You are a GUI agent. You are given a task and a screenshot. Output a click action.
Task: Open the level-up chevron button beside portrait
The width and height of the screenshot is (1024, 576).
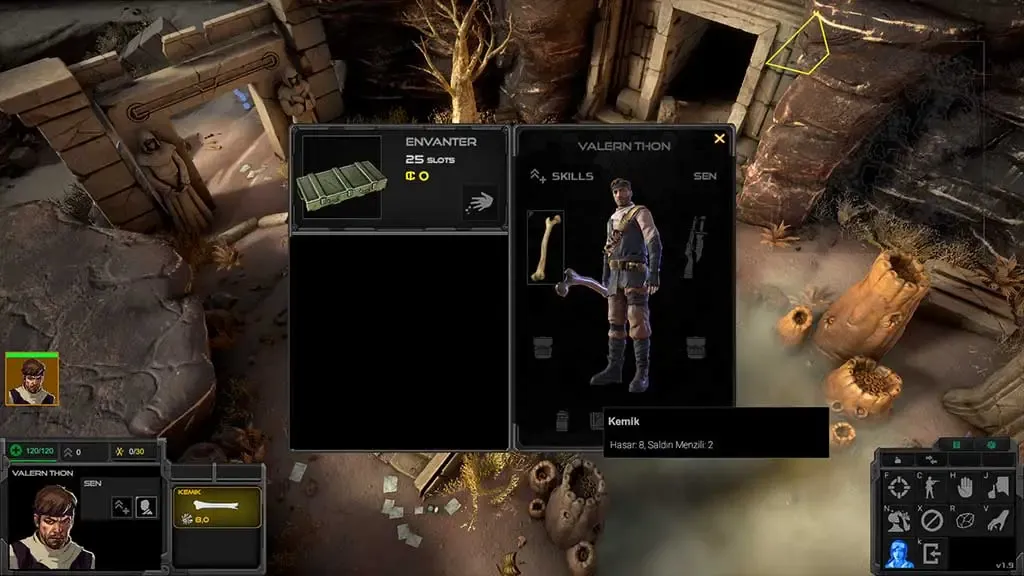[122, 507]
